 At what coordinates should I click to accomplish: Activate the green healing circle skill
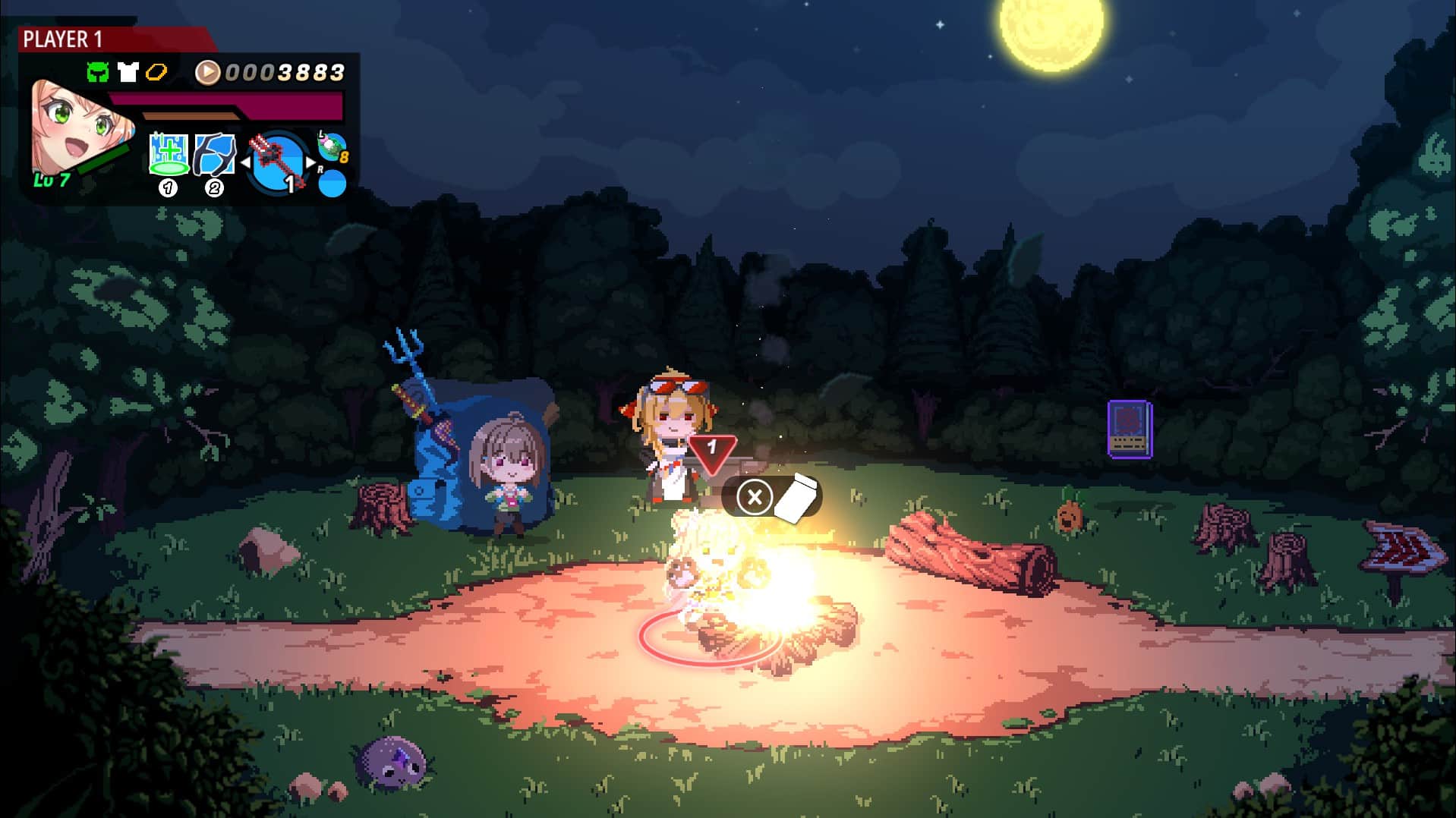click(x=169, y=154)
